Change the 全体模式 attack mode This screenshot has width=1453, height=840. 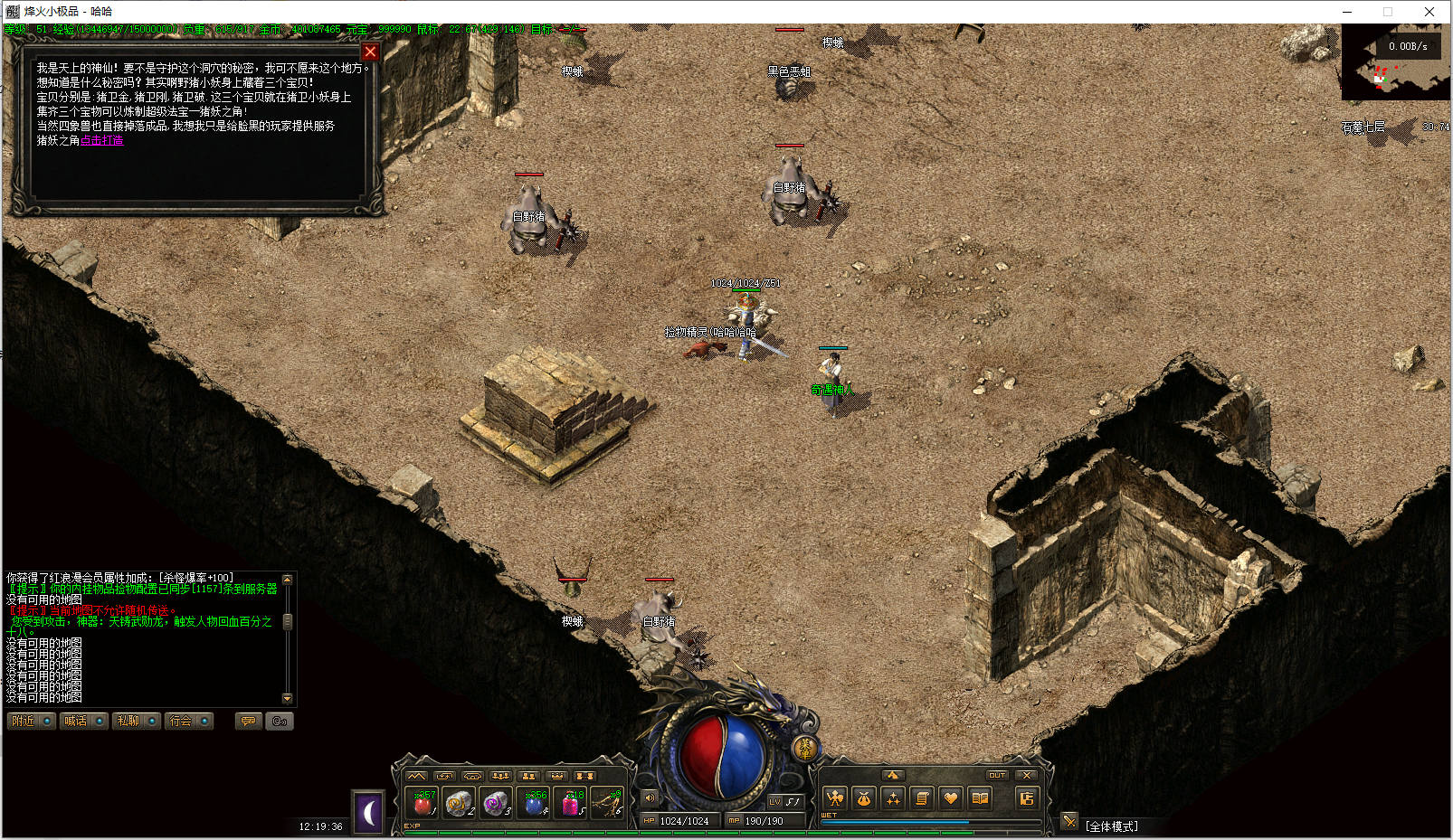coord(1111,826)
